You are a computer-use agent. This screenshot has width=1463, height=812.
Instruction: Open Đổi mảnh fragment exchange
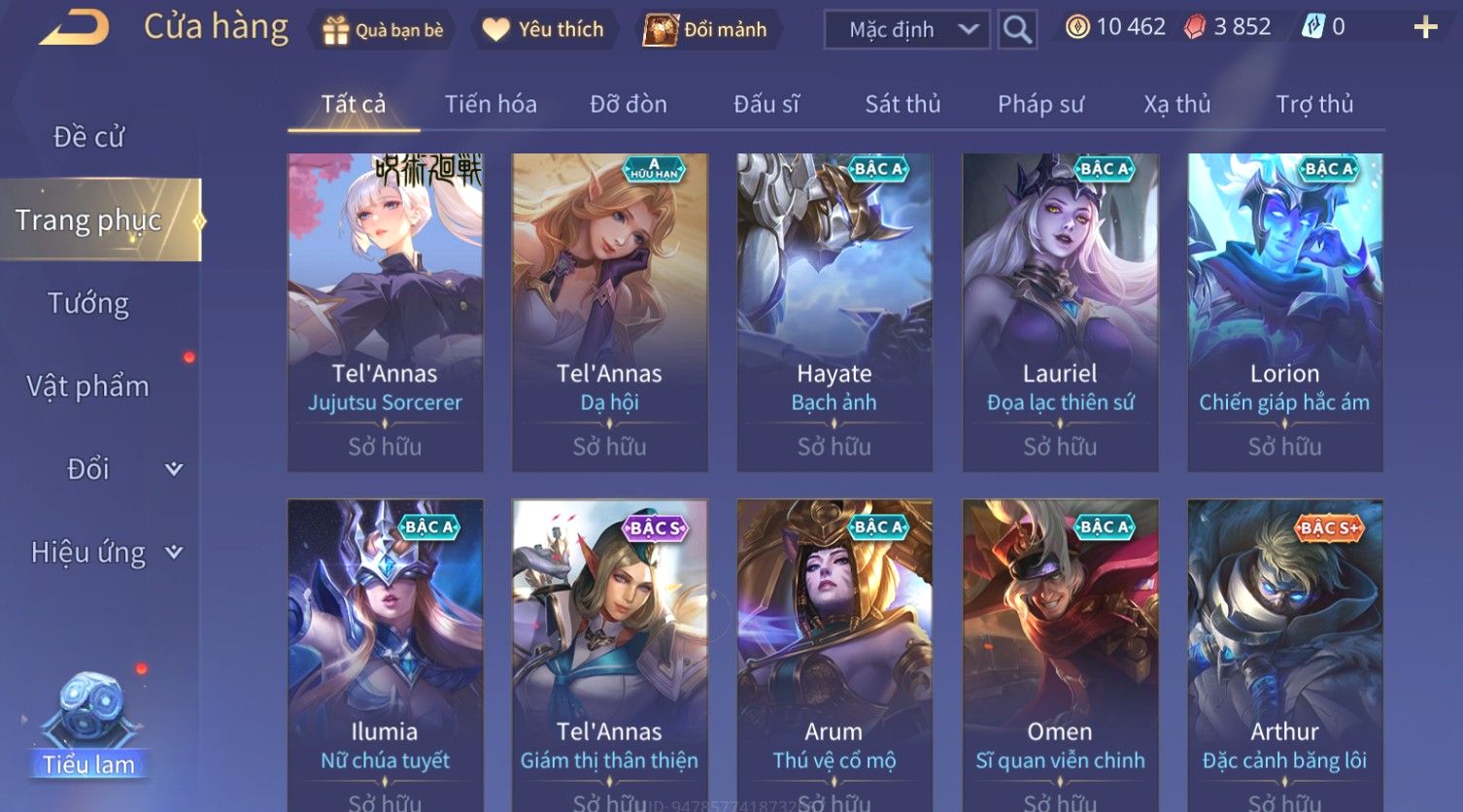coord(706,30)
